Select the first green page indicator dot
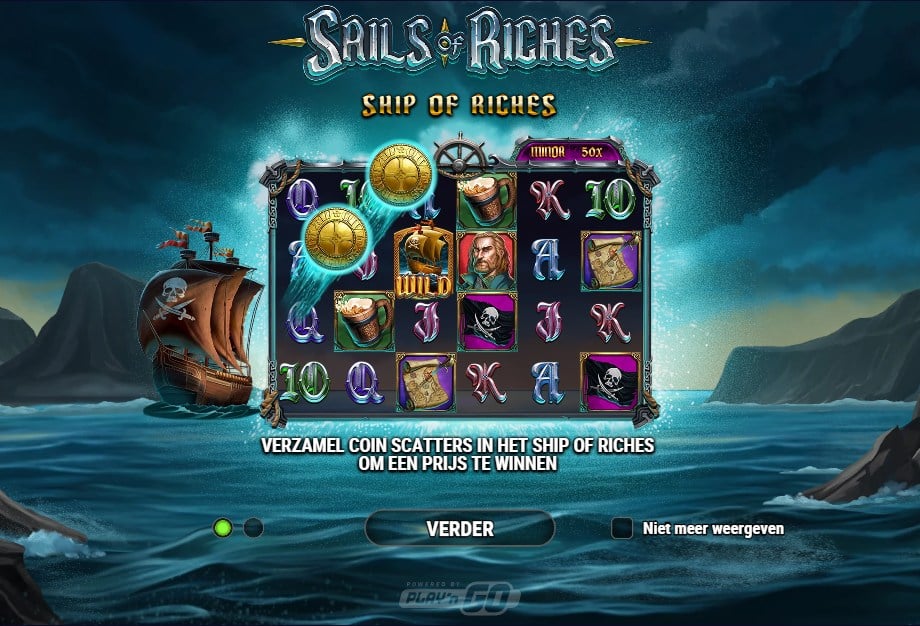Image resolution: width=920 pixels, height=626 pixels. pos(223,527)
